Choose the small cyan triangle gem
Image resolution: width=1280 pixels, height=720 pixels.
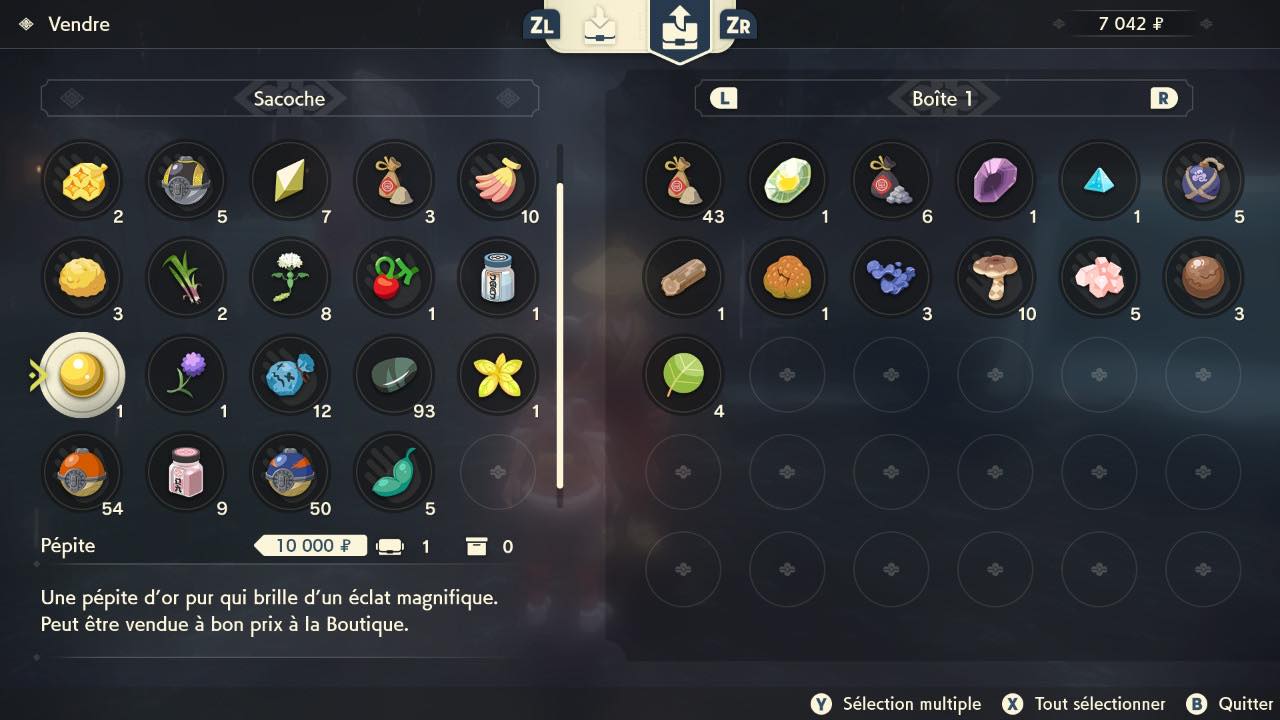click(x=1099, y=181)
